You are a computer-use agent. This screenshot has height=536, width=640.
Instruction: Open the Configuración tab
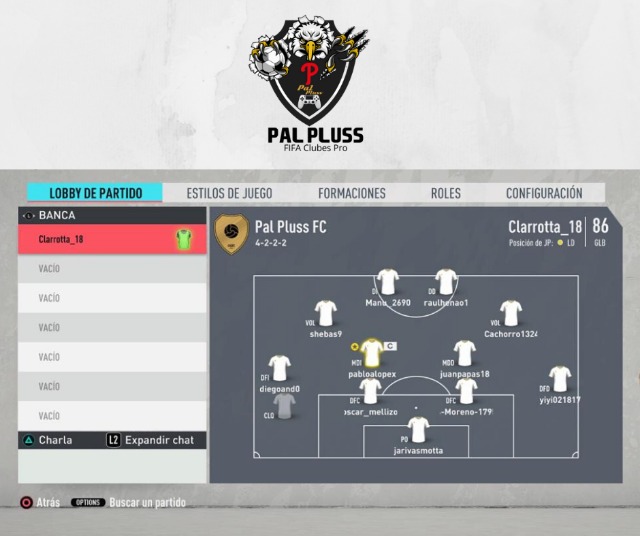pyautogui.click(x=544, y=193)
